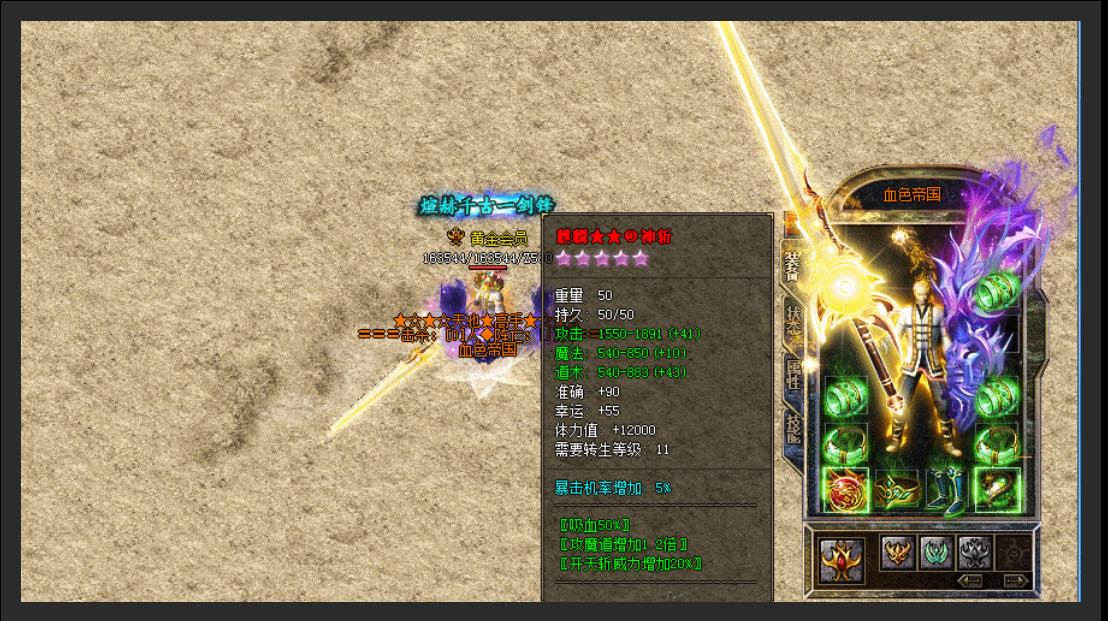Image resolution: width=1108 pixels, height=621 pixels.
Task: Select the bronze winged emblem icon
Action: coord(897,552)
